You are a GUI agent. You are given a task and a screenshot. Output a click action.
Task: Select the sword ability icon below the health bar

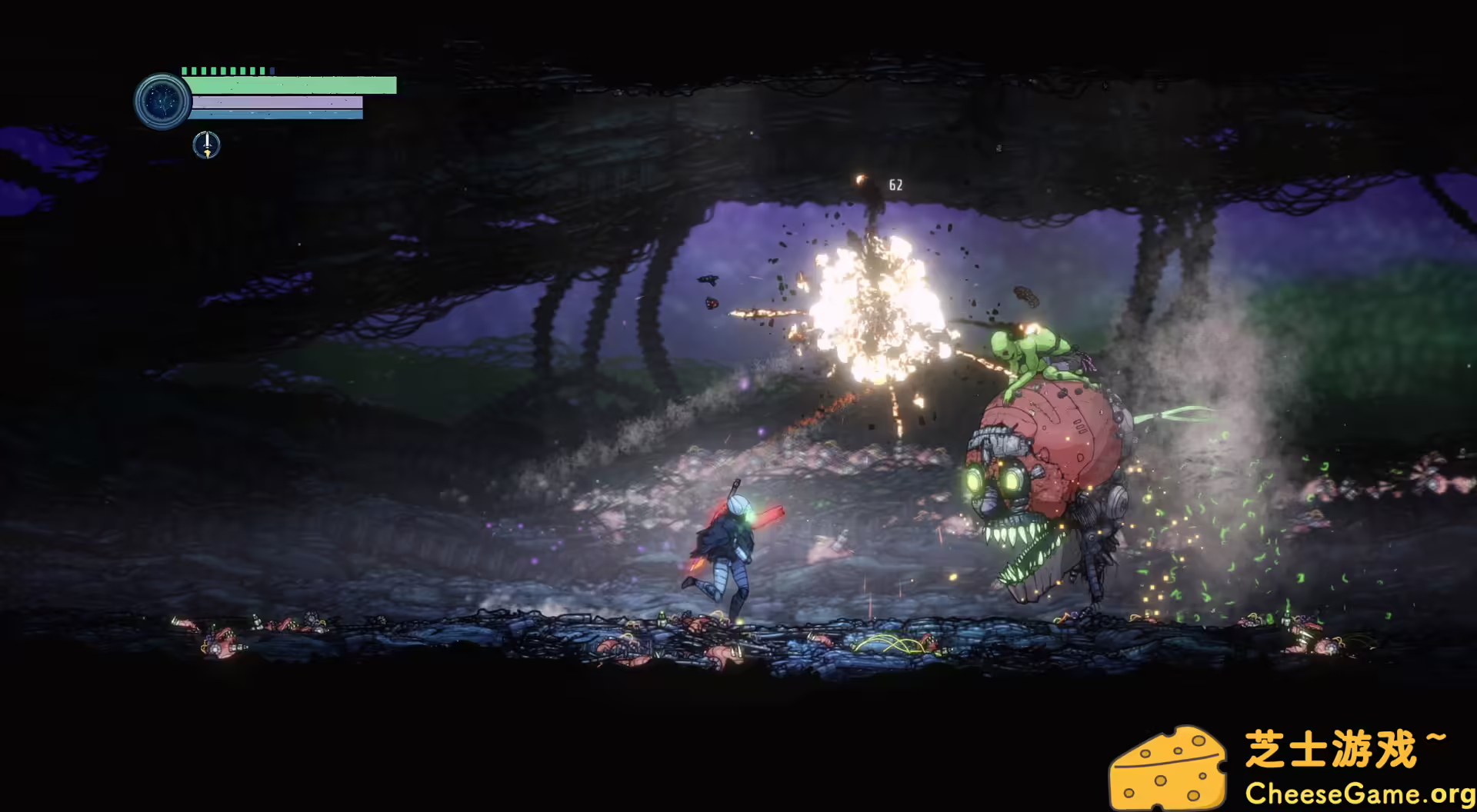[x=205, y=143]
